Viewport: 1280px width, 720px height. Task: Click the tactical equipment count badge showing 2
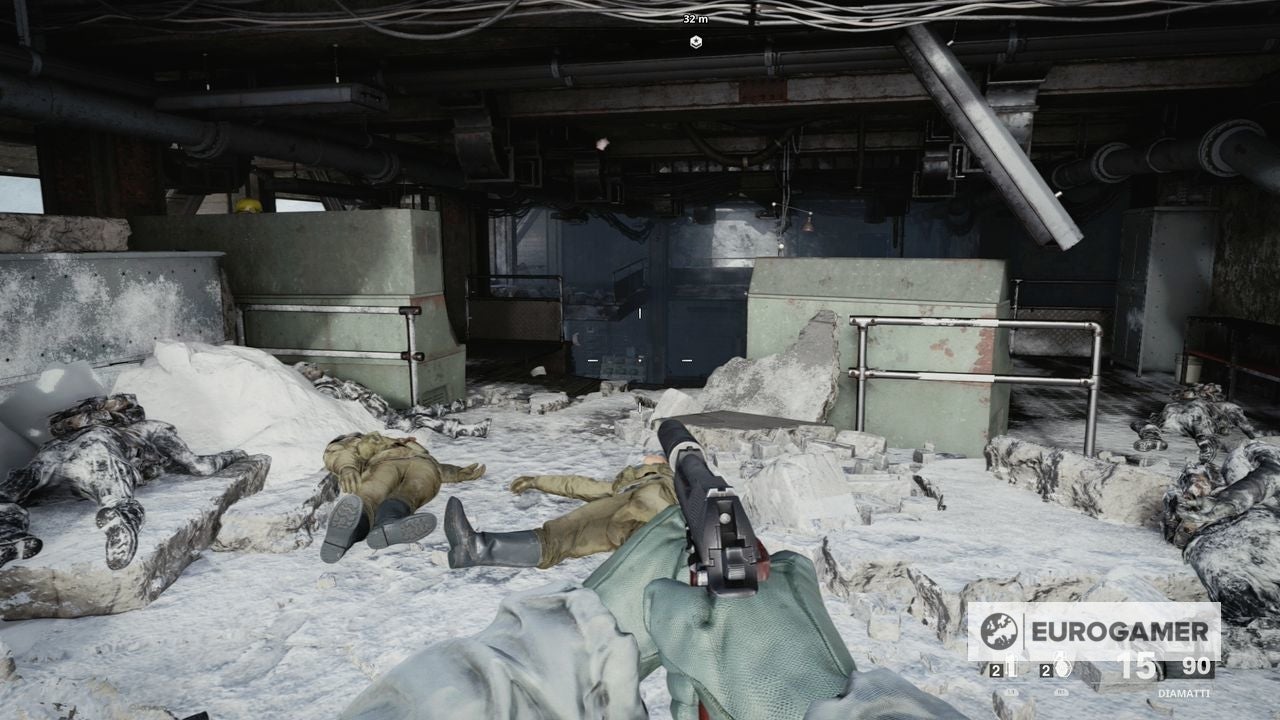[x=1045, y=670]
